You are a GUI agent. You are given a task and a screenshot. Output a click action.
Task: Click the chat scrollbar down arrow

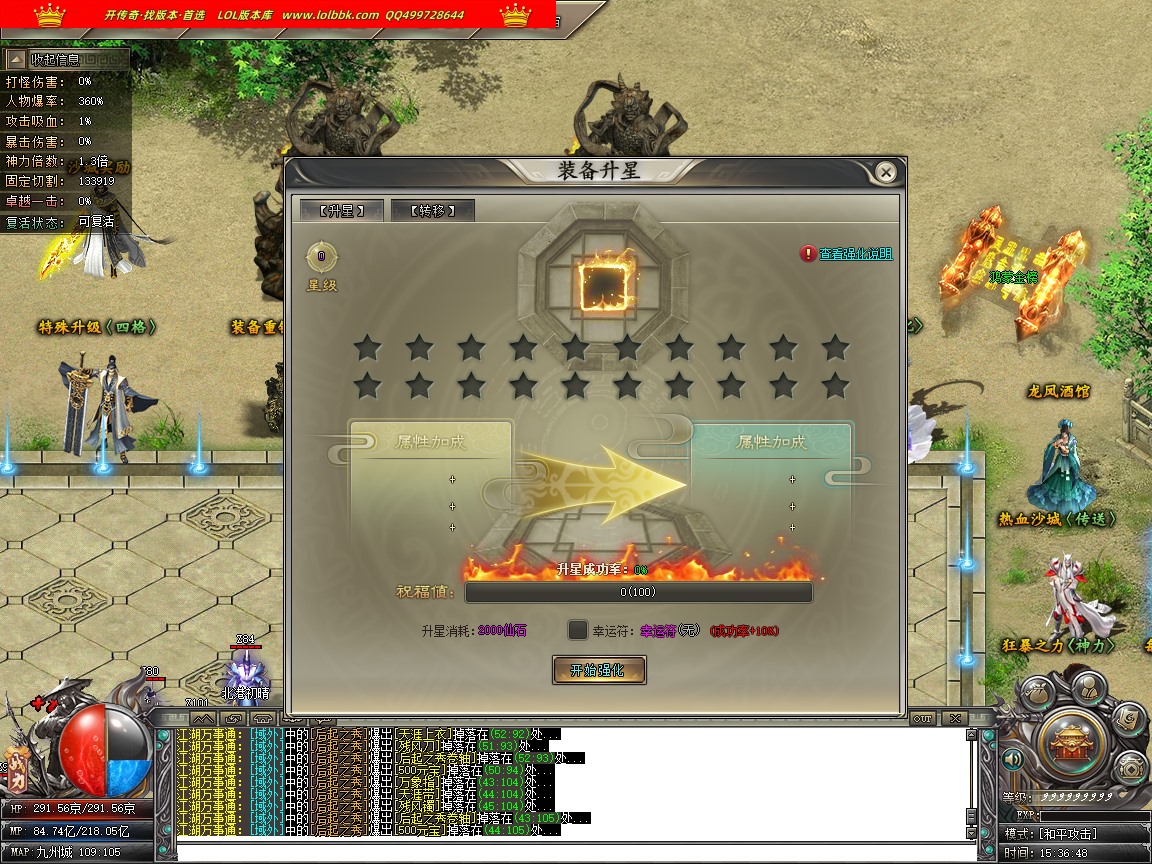[970, 832]
